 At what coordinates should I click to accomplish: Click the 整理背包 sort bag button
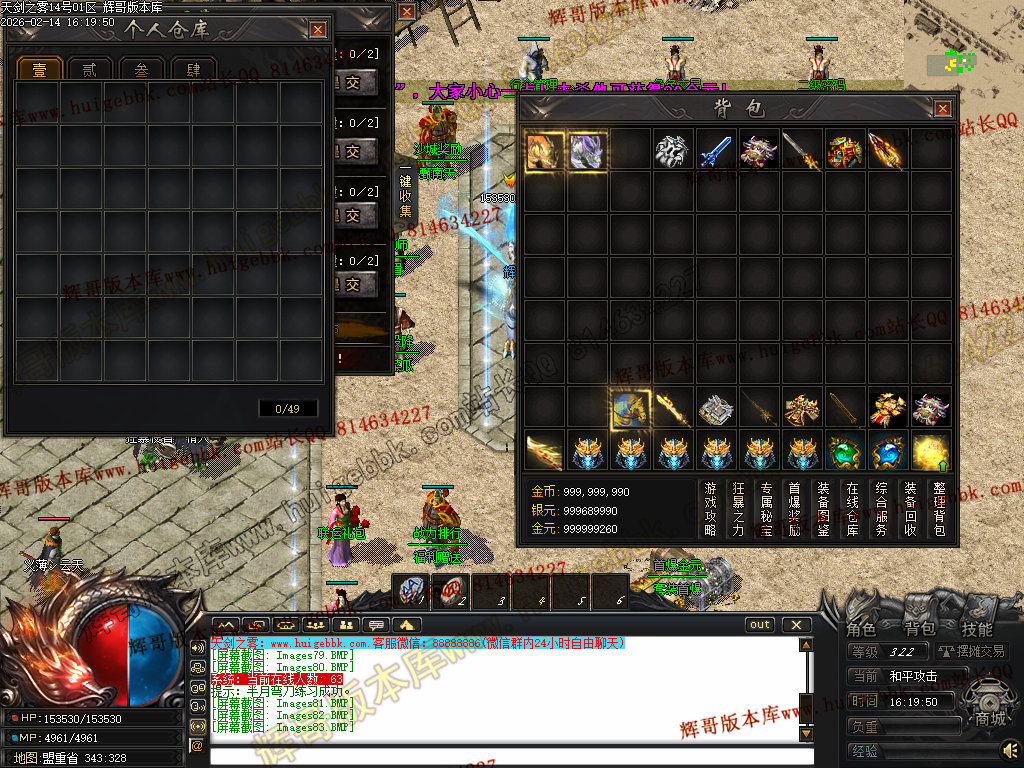(x=939, y=509)
